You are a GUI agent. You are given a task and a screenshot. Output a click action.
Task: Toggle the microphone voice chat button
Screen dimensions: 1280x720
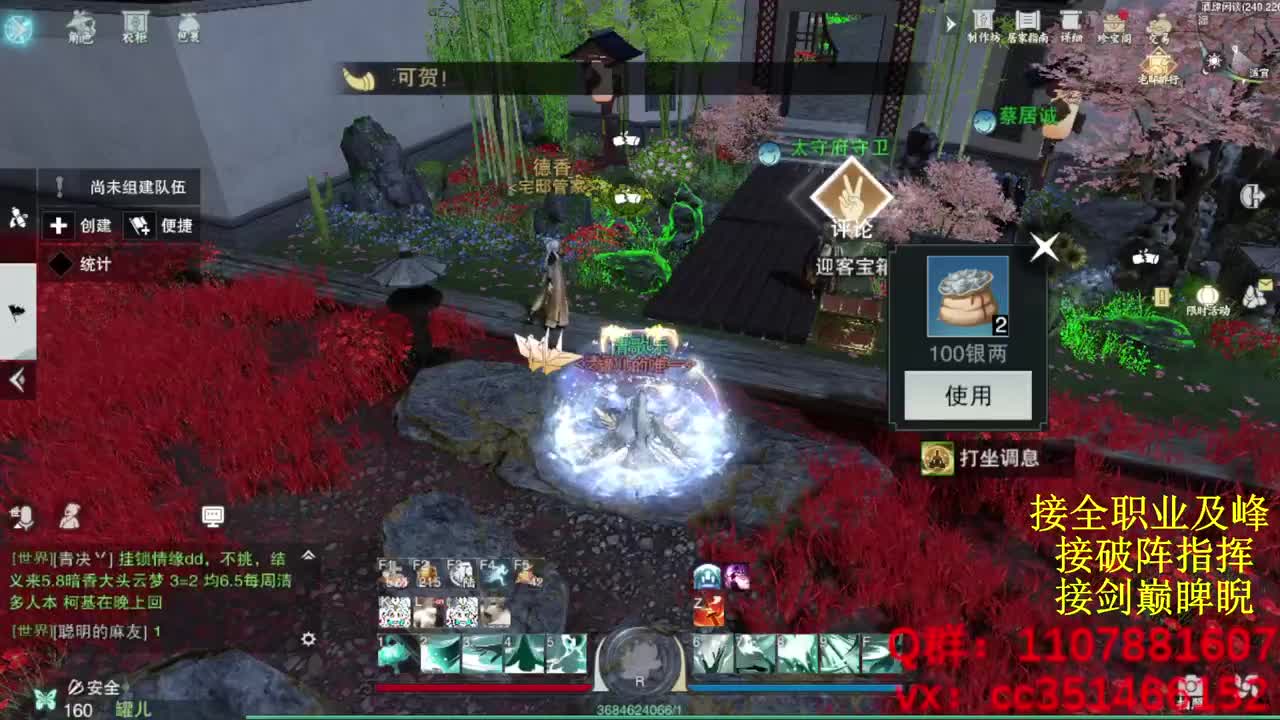click(x=23, y=518)
